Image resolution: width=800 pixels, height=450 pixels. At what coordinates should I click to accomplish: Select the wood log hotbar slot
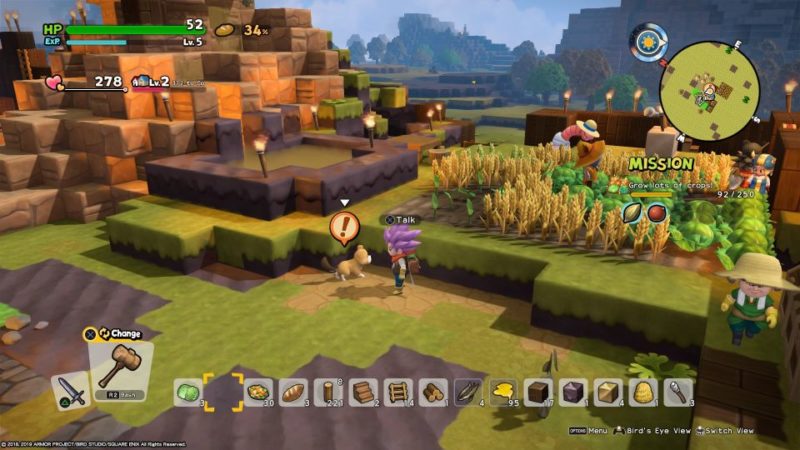[x=328, y=392]
